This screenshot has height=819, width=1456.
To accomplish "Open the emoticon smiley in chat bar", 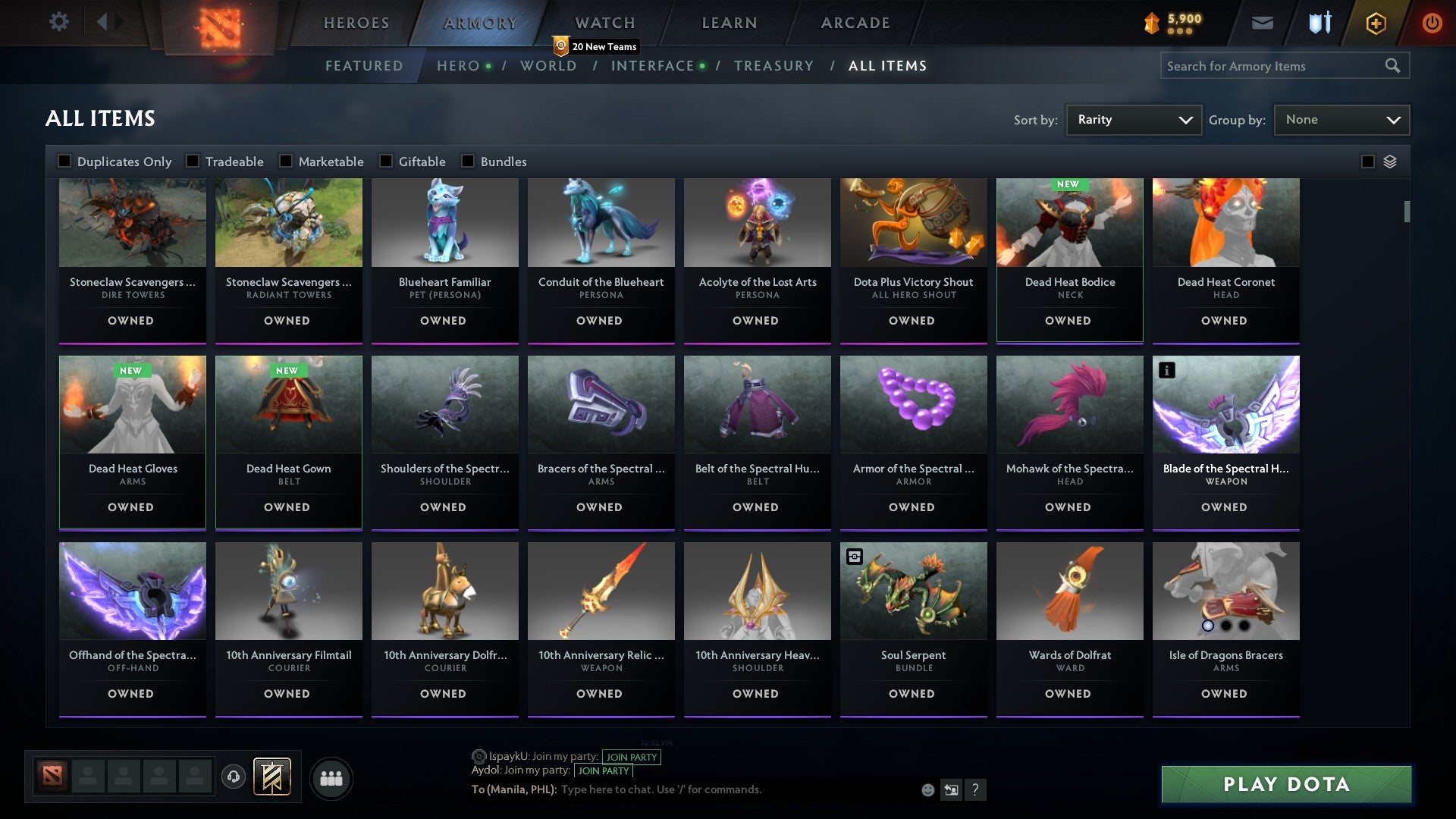I will pyautogui.click(x=927, y=789).
